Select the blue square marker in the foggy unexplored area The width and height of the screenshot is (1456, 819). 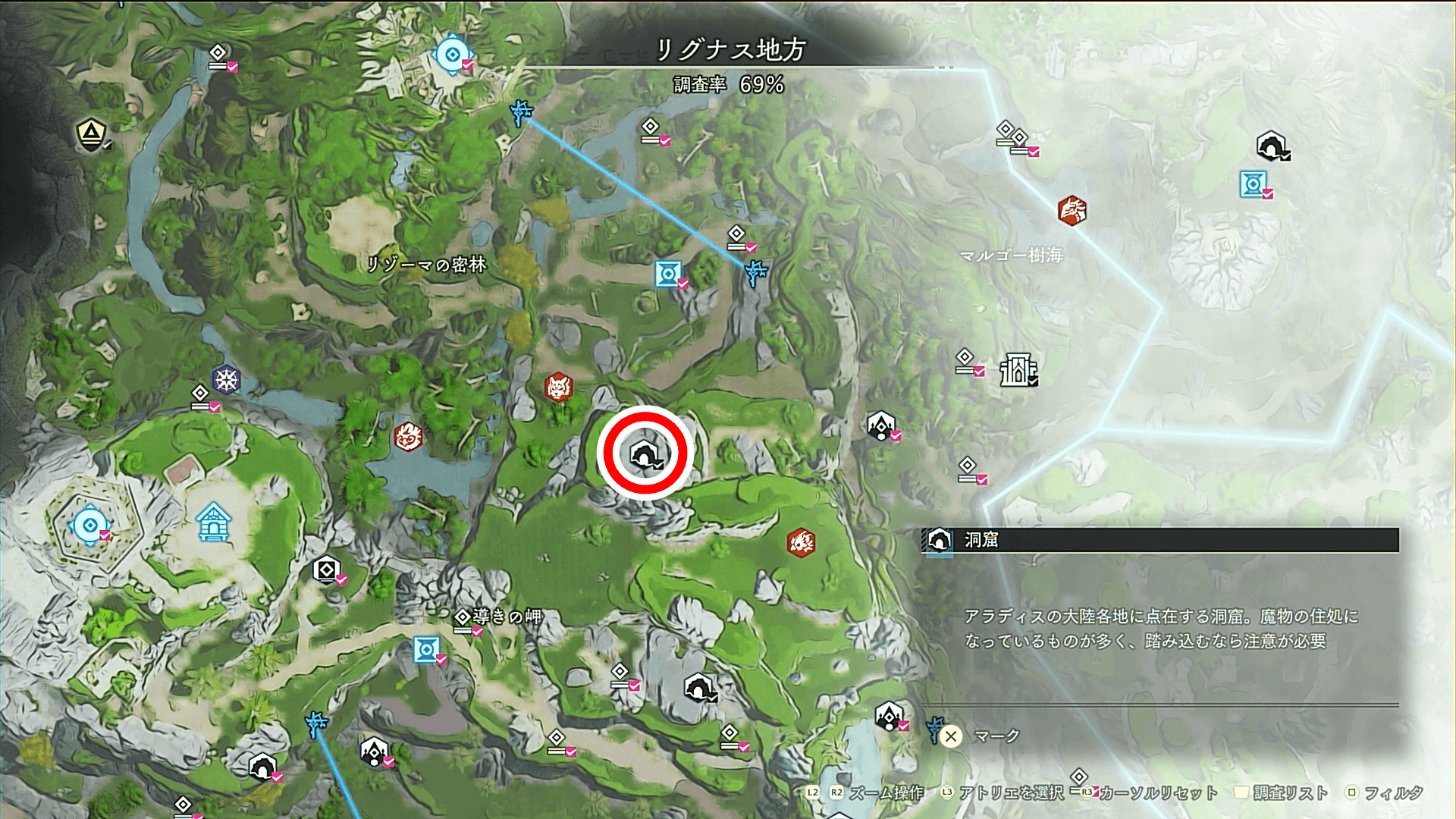click(x=1252, y=184)
